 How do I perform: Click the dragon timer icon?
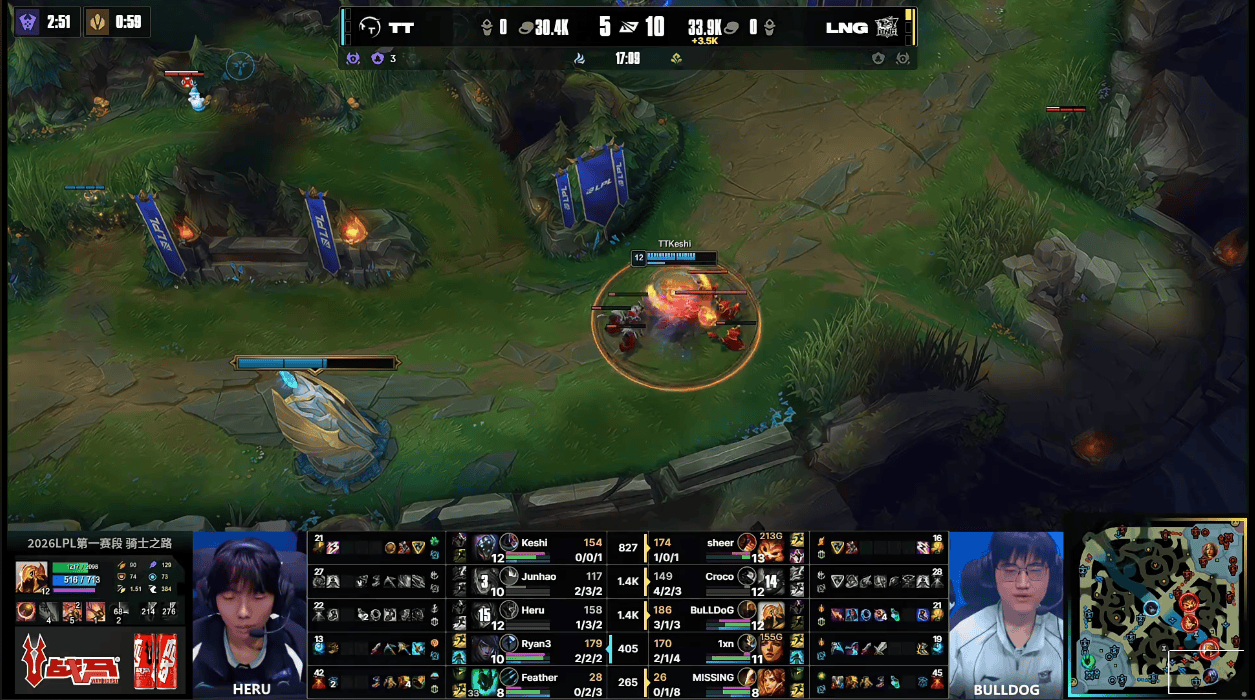tap(97, 22)
